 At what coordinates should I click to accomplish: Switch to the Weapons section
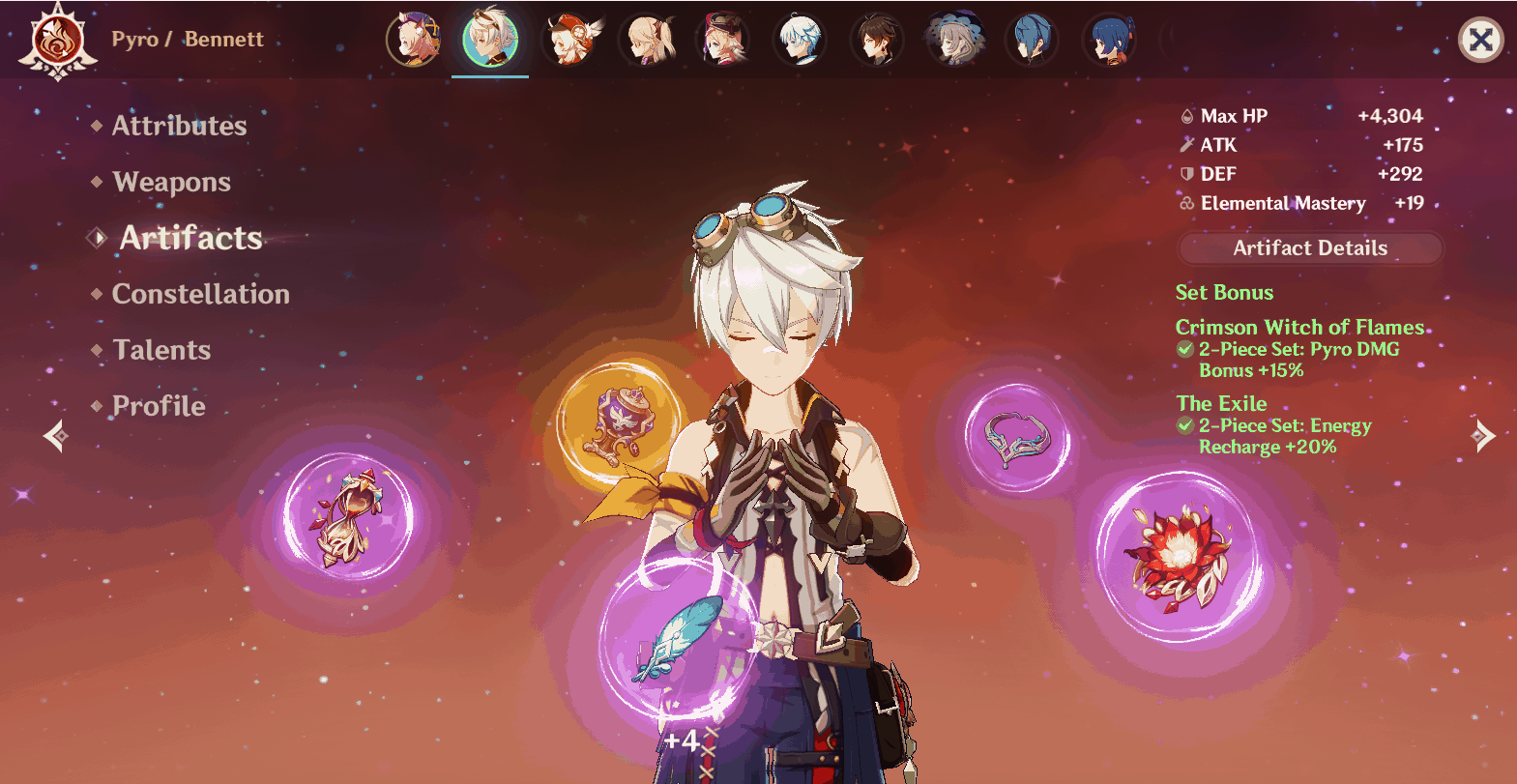click(171, 182)
